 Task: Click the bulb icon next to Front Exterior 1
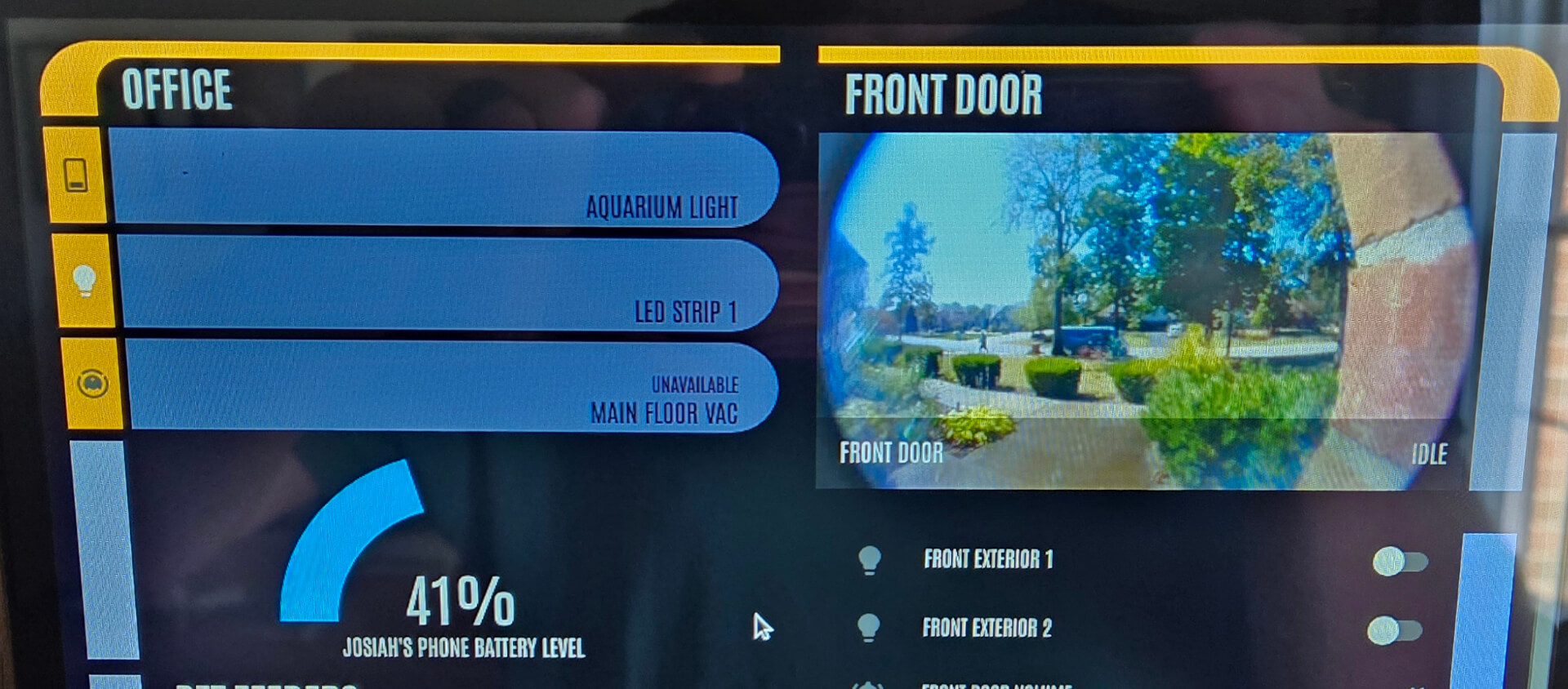pos(868,560)
